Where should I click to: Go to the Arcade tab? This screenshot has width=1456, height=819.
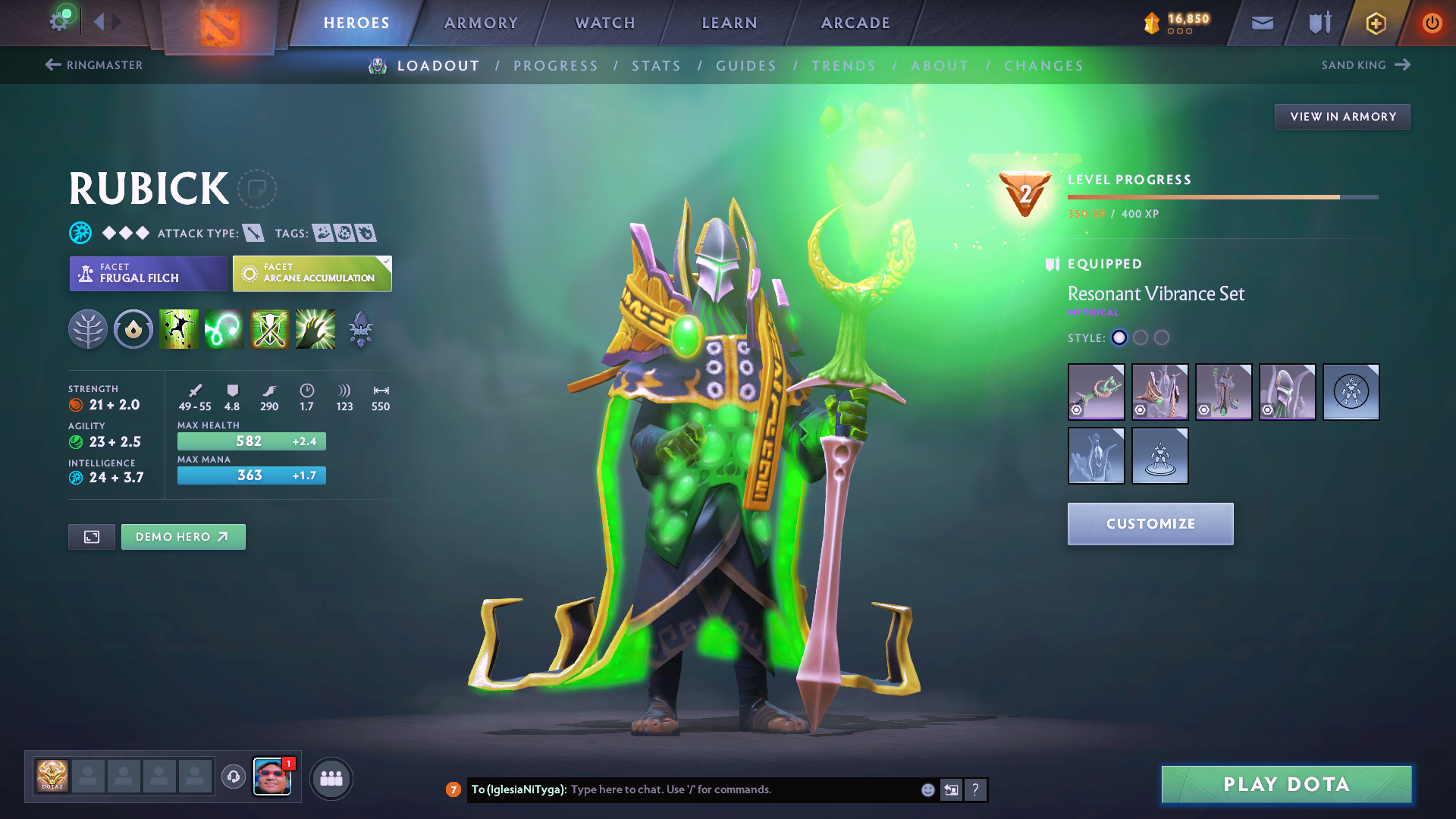pyautogui.click(x=855, y=23)
